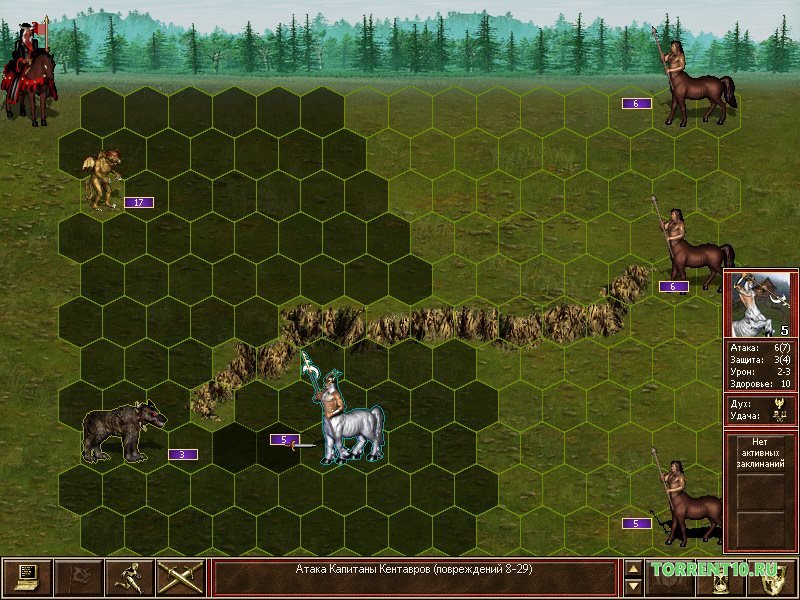This screenshot has width=800, height=600.
Task: Open the greyed-out spellbook button
Action: [x=670, y=577]
